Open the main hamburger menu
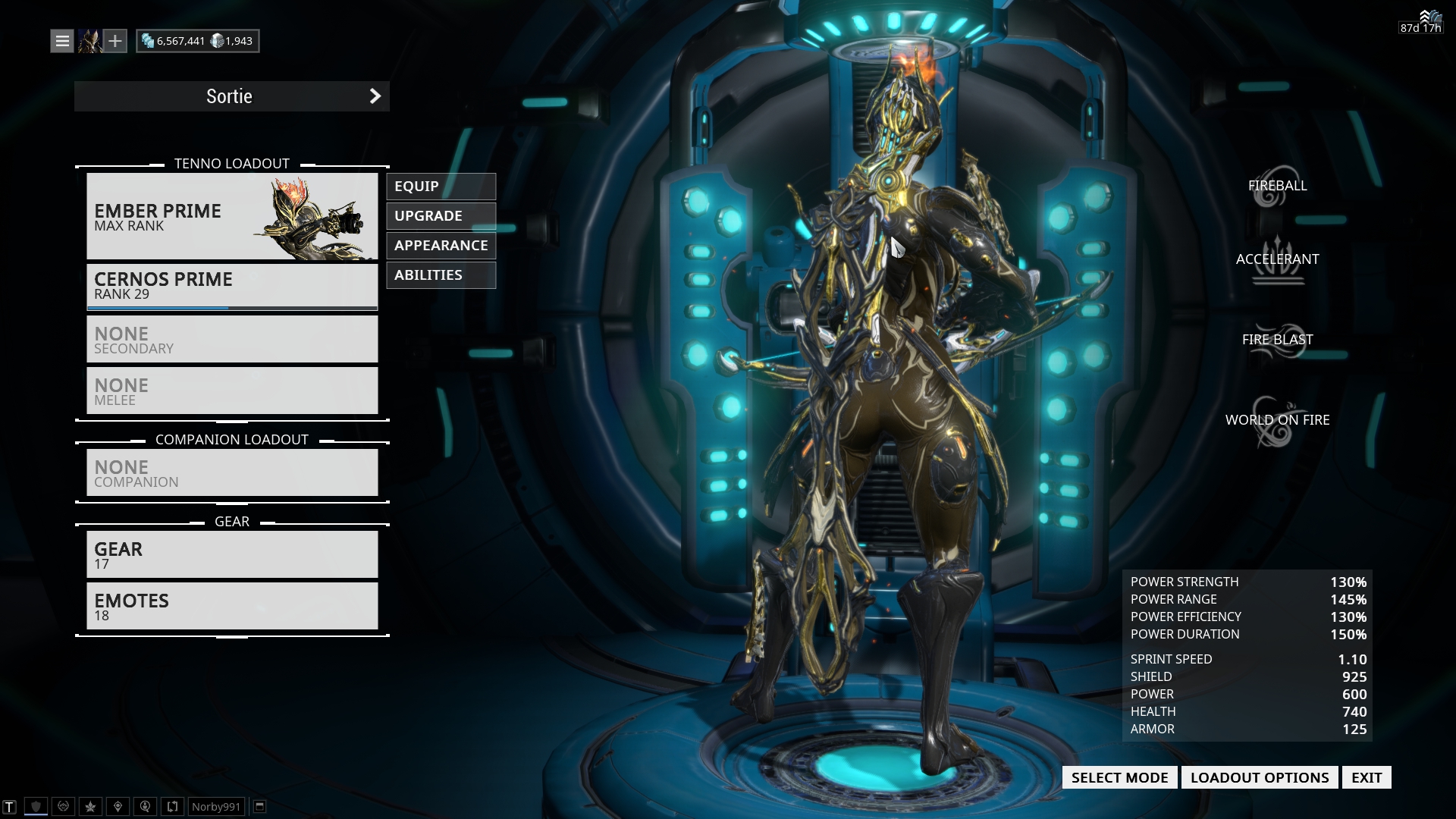 pos(61,40)
